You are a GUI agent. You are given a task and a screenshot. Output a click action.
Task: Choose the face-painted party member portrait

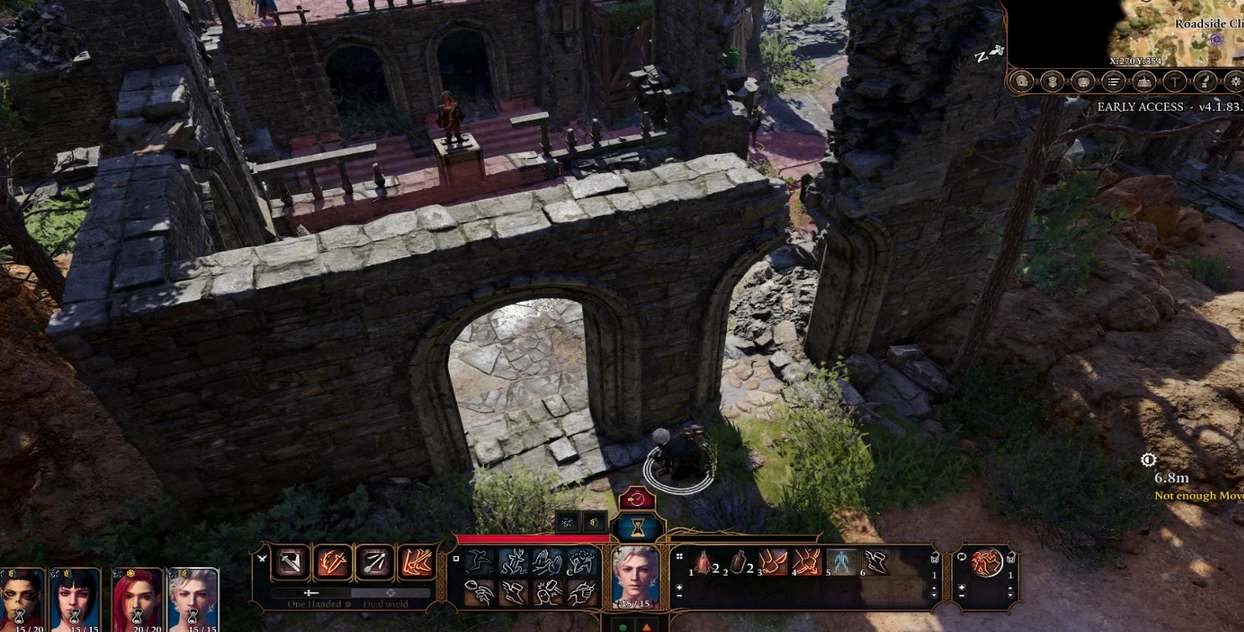(22, 598)
